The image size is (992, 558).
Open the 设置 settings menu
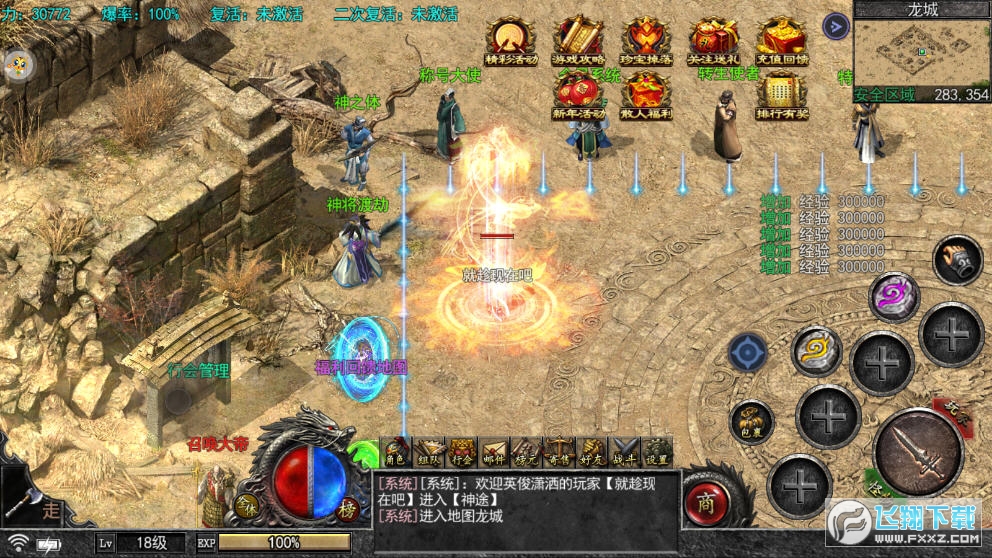[x=656, y=452]
